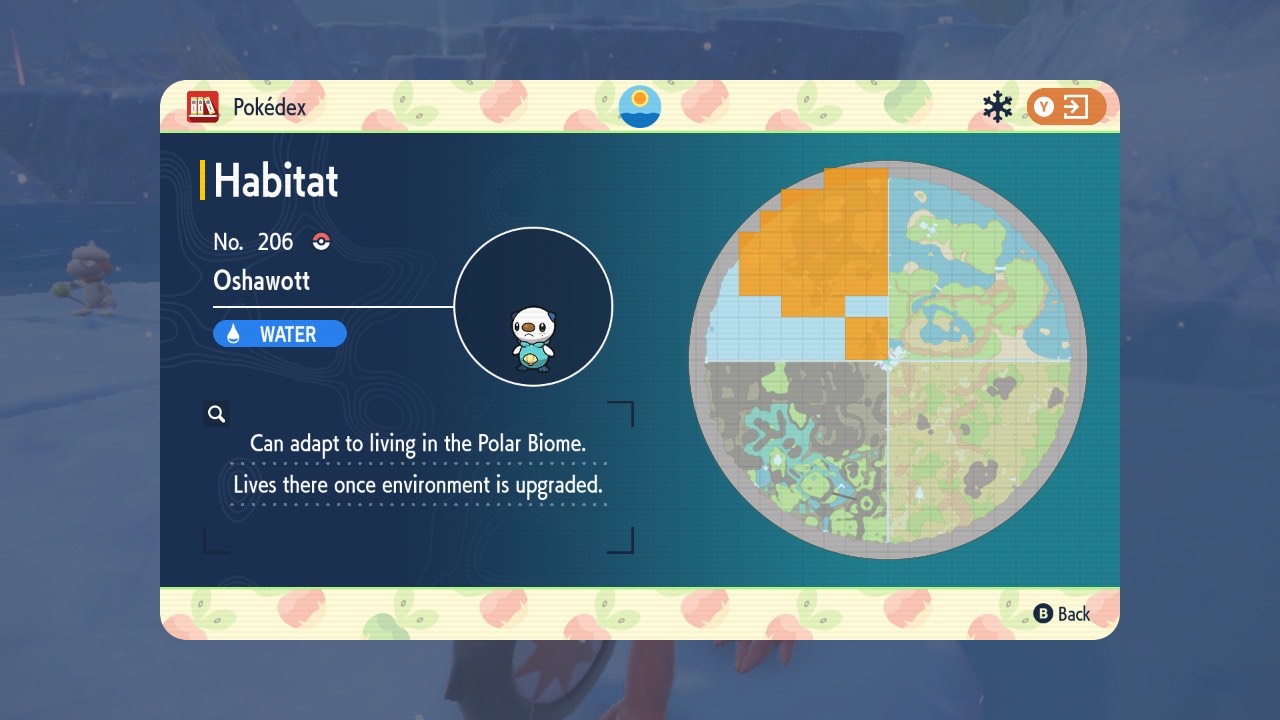Click the WATER type badge

[x=280, y=334]
